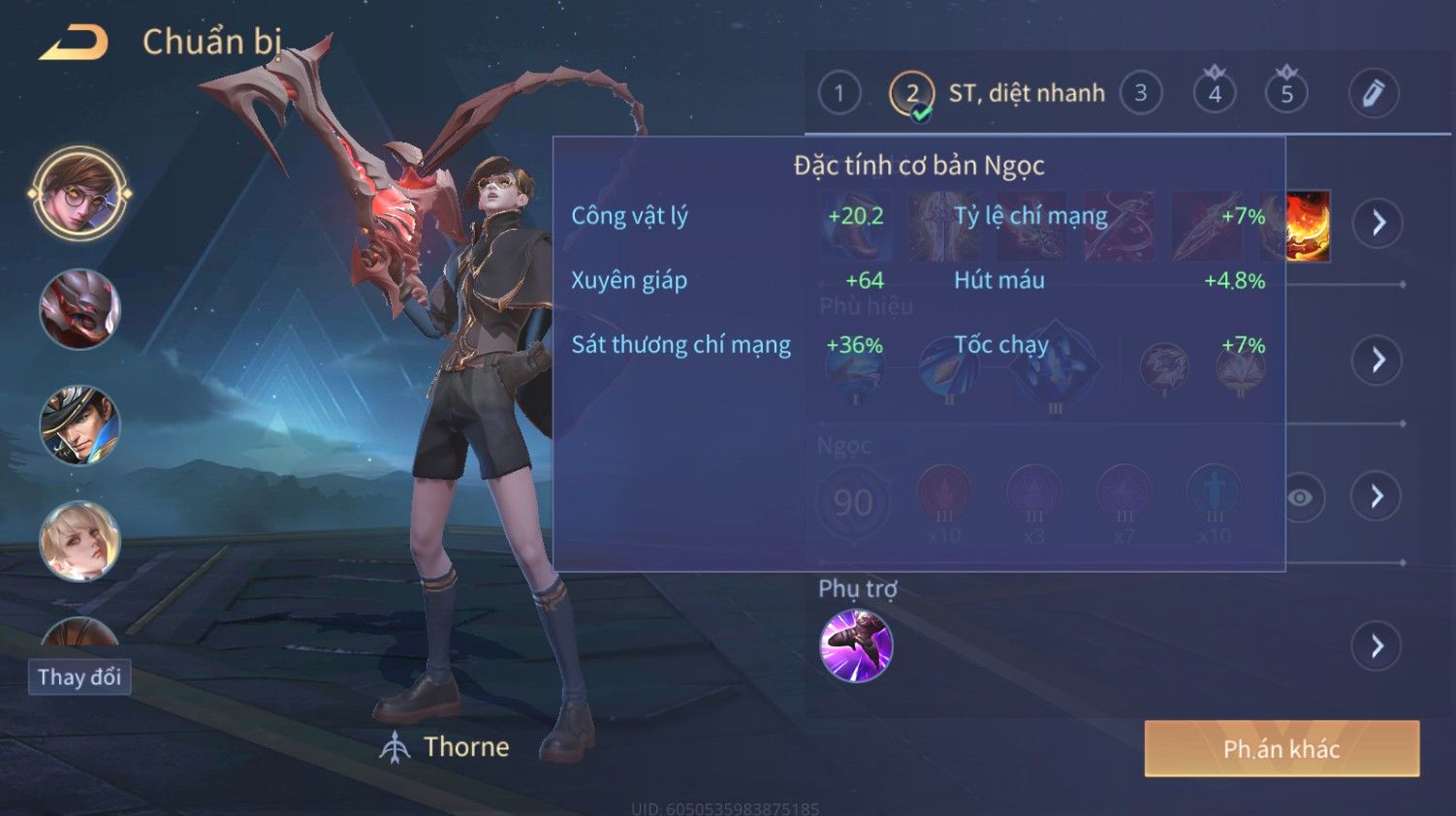Pick the blonde female hero portrait
Image resolution: width=1456 pixels, height=816 pixels.
(80, 541)
